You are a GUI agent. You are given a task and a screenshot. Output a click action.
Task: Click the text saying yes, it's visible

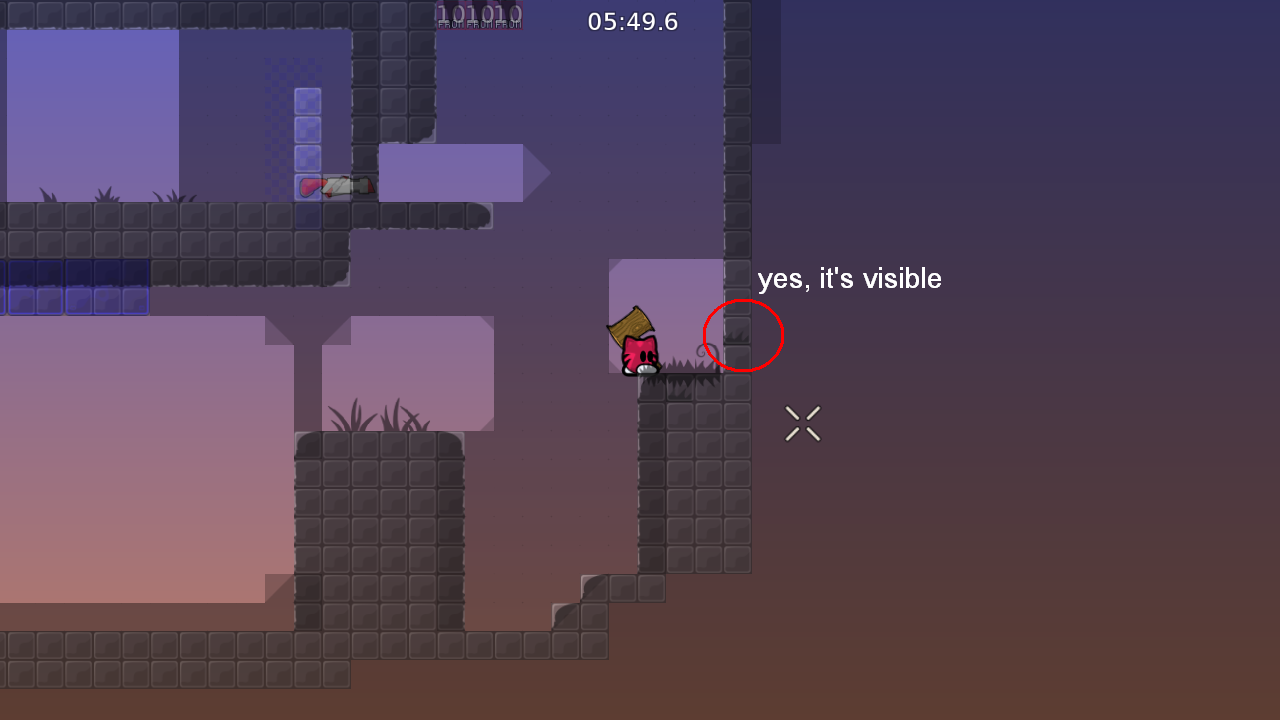tap(849, 278)
